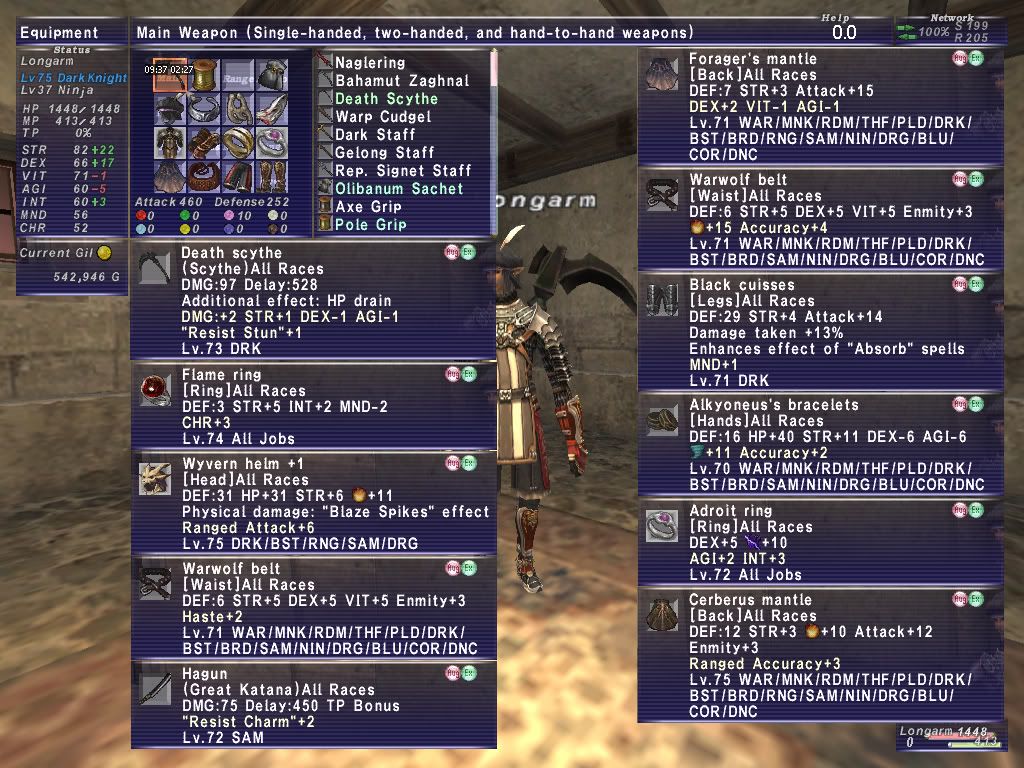
Task: Select Axe Grip in the list
Action: (368, 206)
